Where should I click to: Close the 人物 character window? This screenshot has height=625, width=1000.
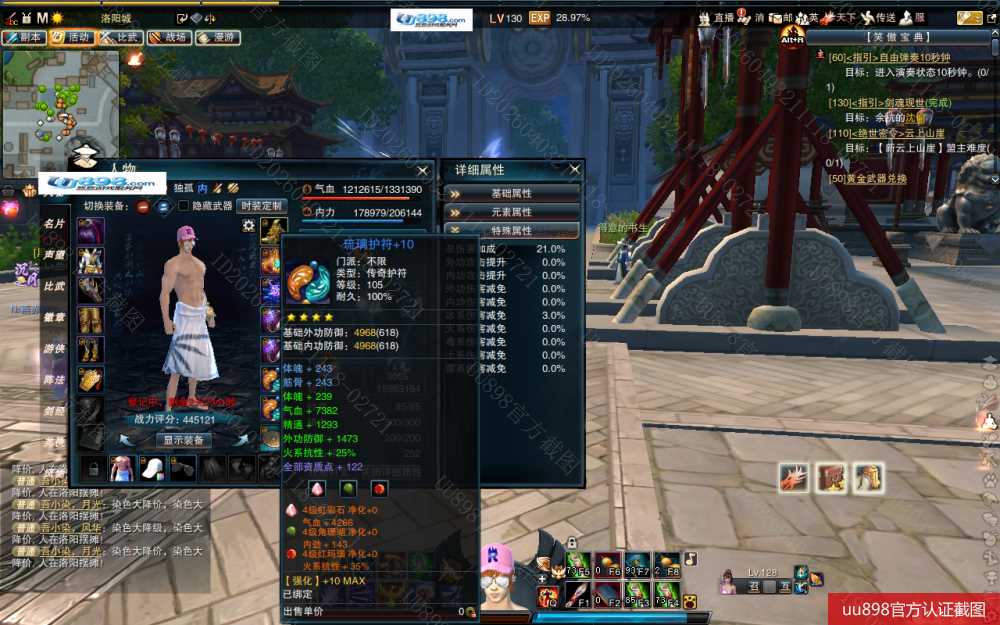[x=422, y=171]
